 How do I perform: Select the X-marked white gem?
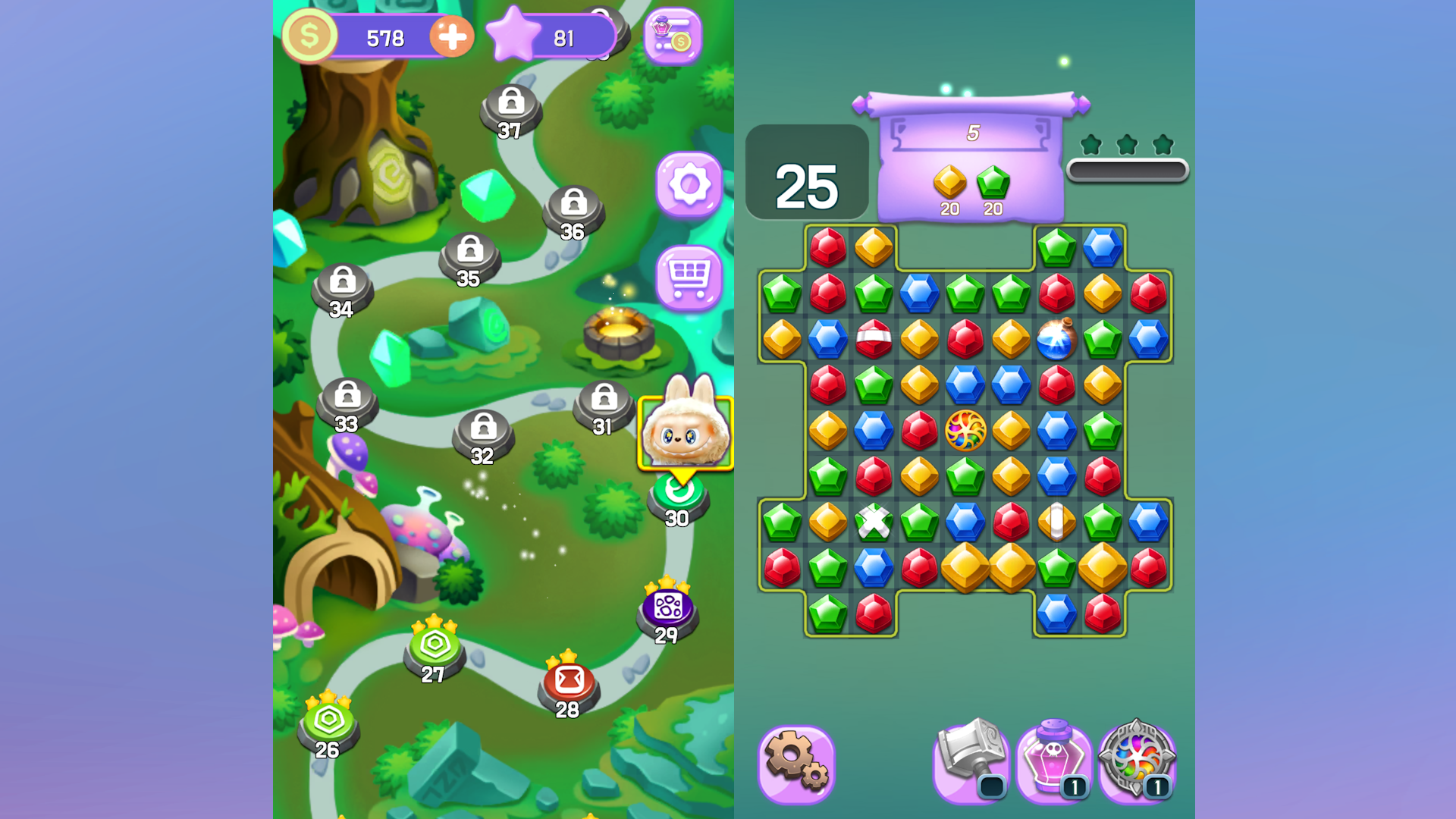click(x=873, y=523)
